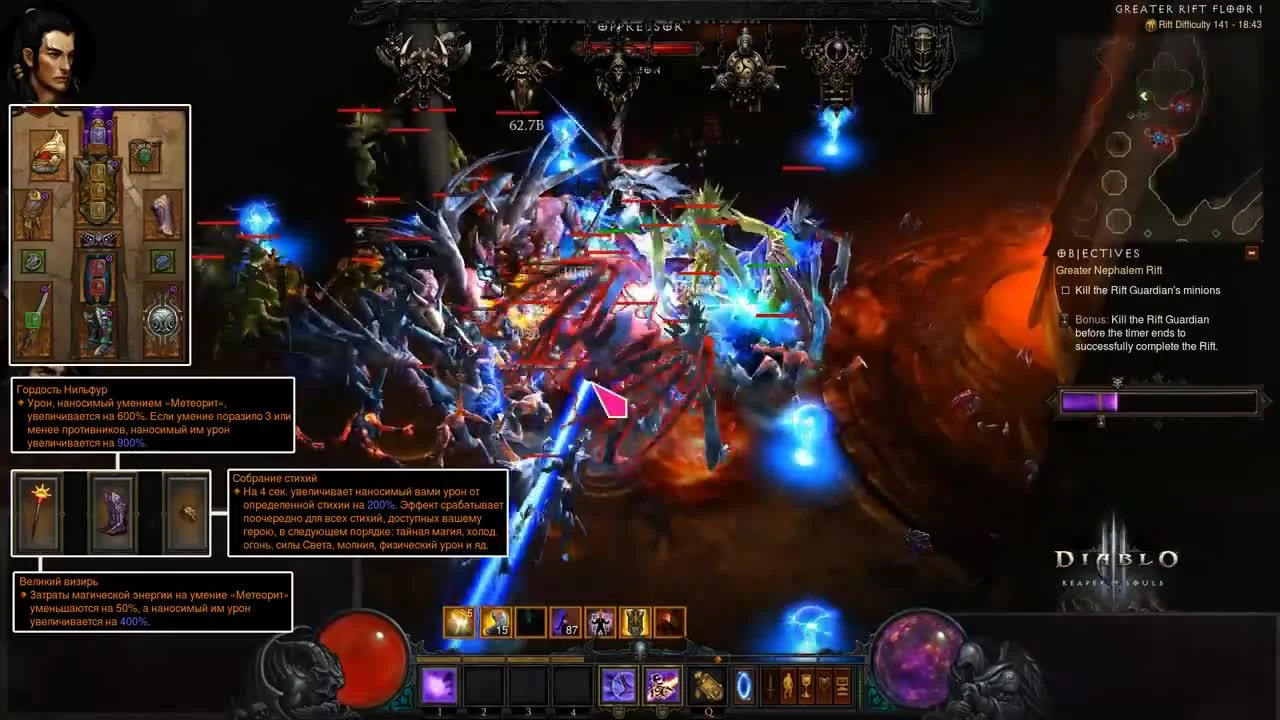Toggle the hourglass bonus timer indicator
The height and width of the screenshot is (720, 1280).
click(x=1064, y=321)
